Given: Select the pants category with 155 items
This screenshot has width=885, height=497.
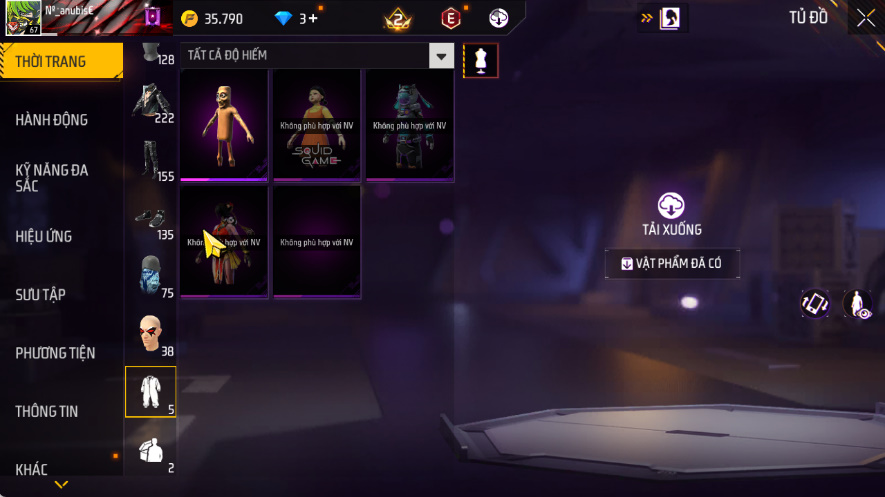Looking at the screenshot, I should (150, 160).
